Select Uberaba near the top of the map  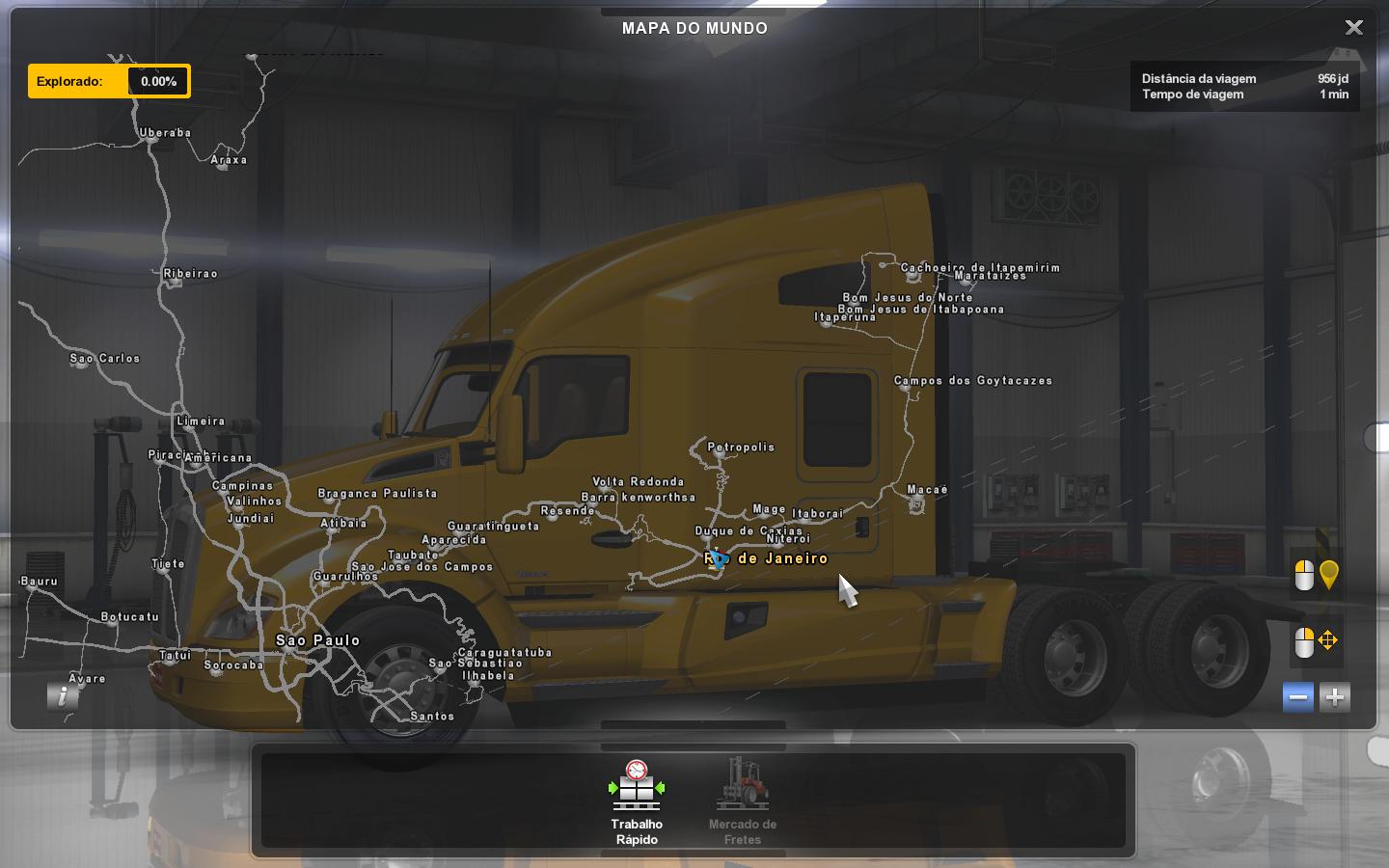[x=150, y=140]
